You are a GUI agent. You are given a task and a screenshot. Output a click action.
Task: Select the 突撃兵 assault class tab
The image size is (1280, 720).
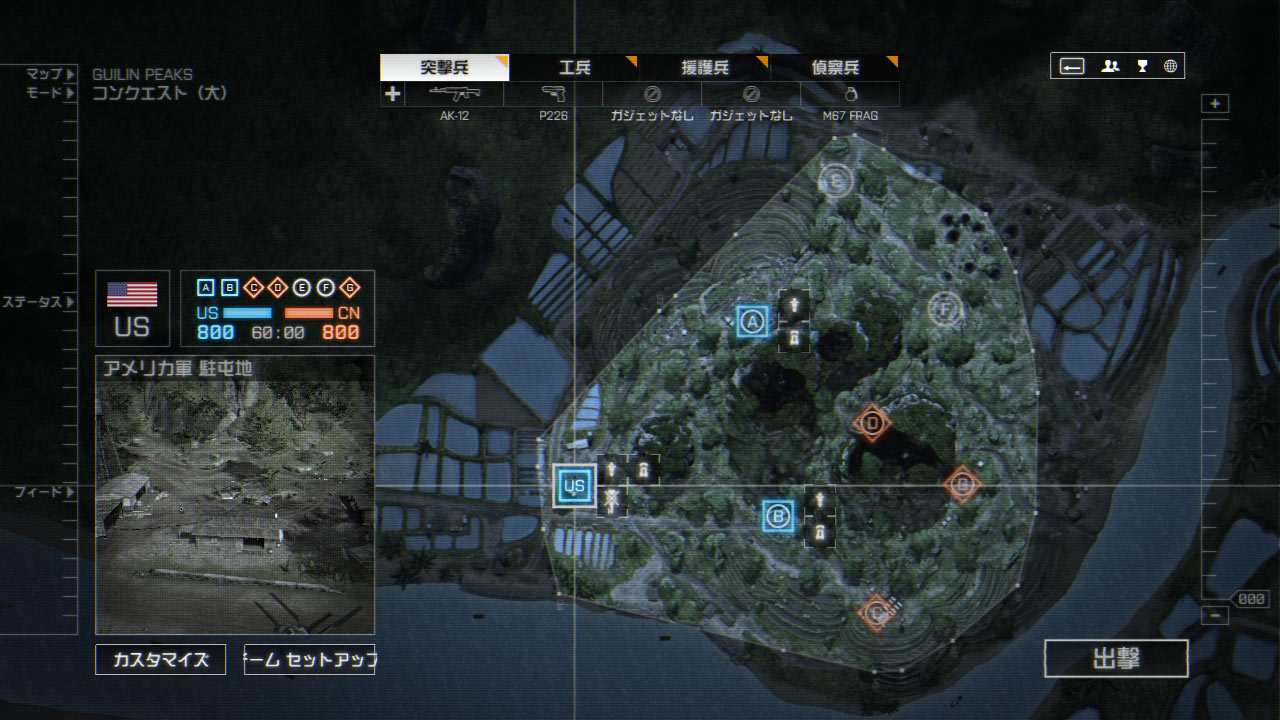pyautogui.click(x=445, y=67)
